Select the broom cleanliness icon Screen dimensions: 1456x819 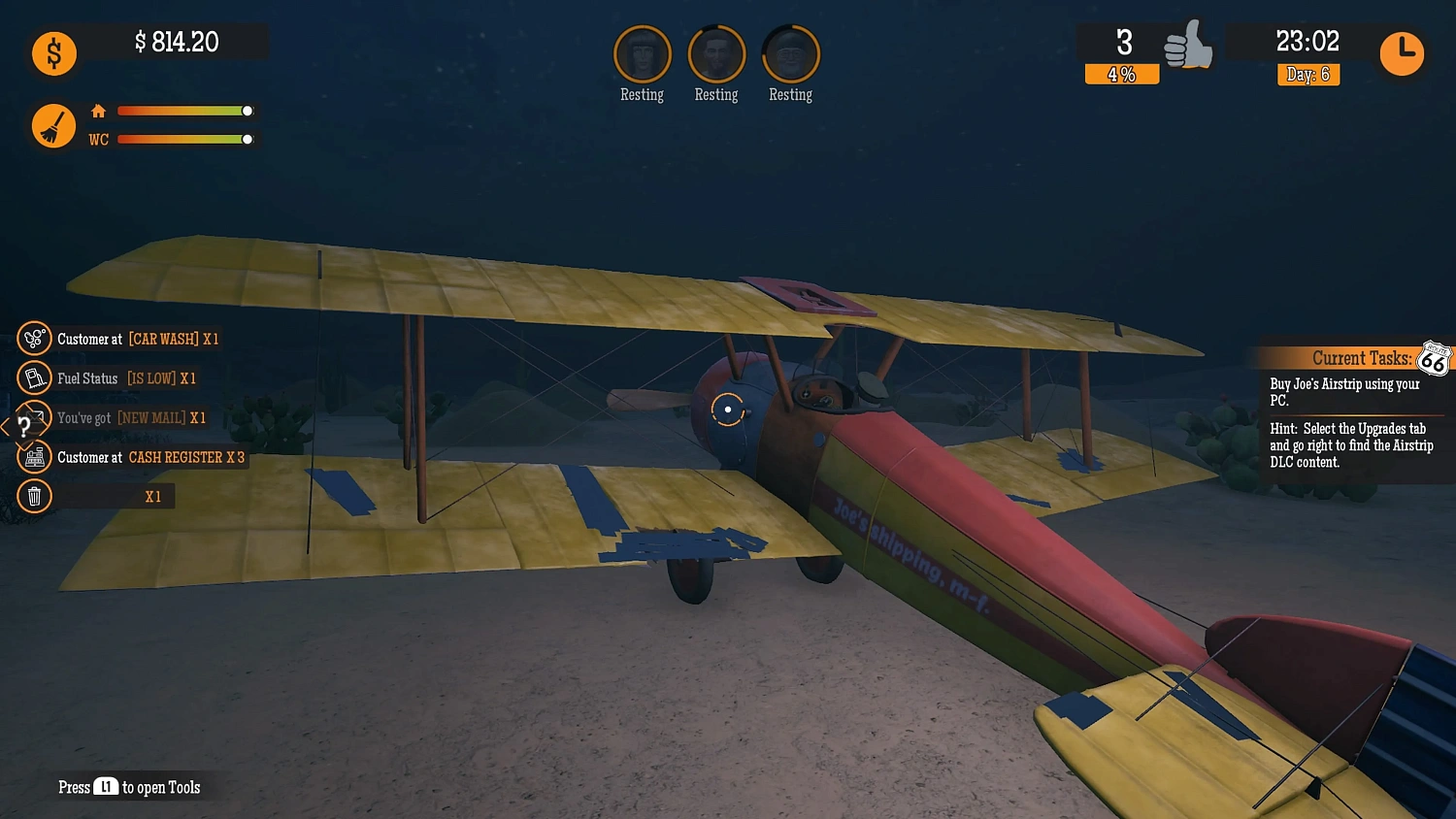coord(53,126)
